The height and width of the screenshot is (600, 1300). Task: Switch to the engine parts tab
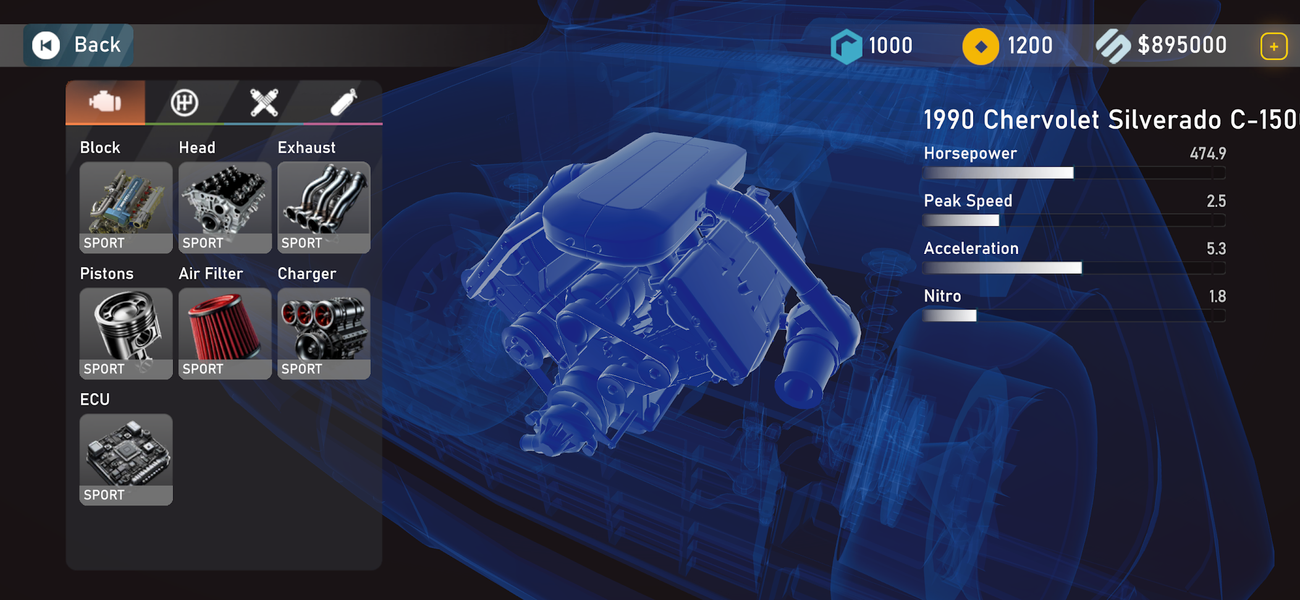click(x=105, y=102)
